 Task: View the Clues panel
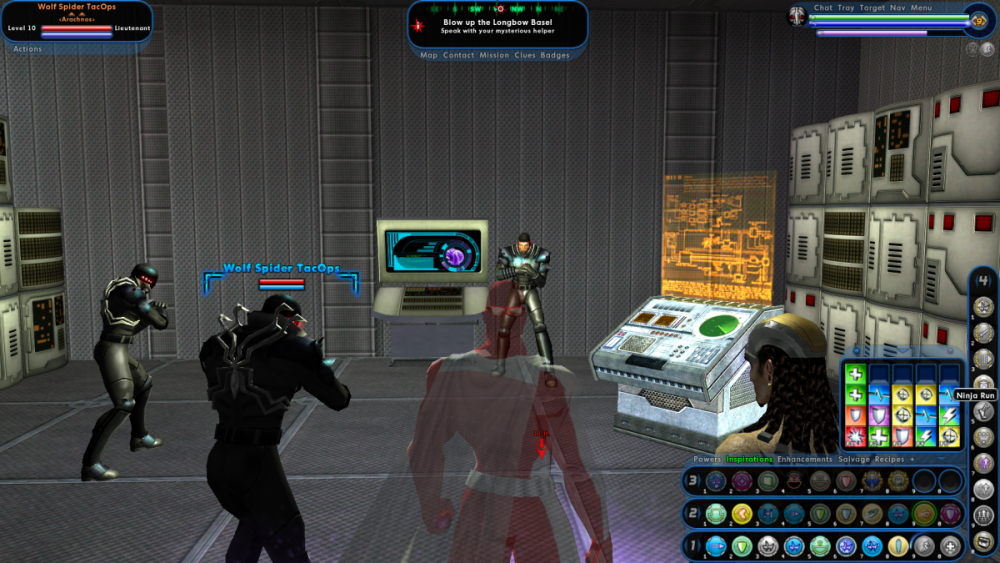pyautogui.click(x=525, y=56)
